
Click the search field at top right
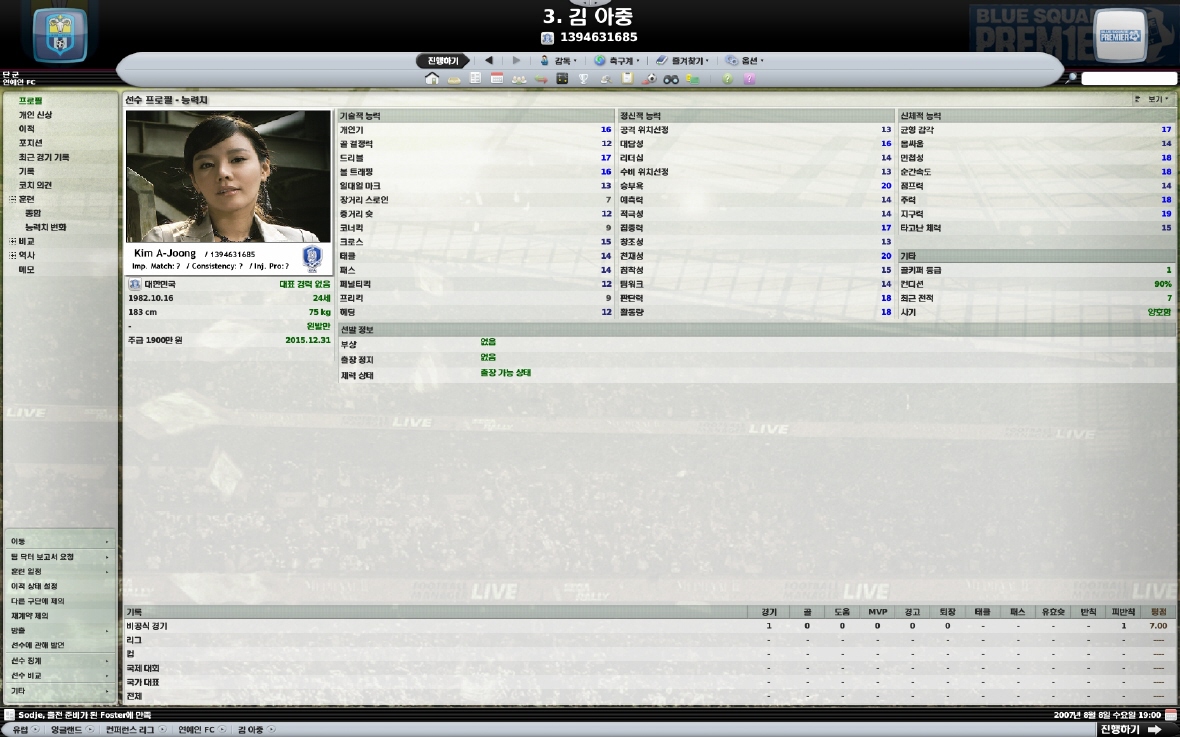coord(1128,79)
